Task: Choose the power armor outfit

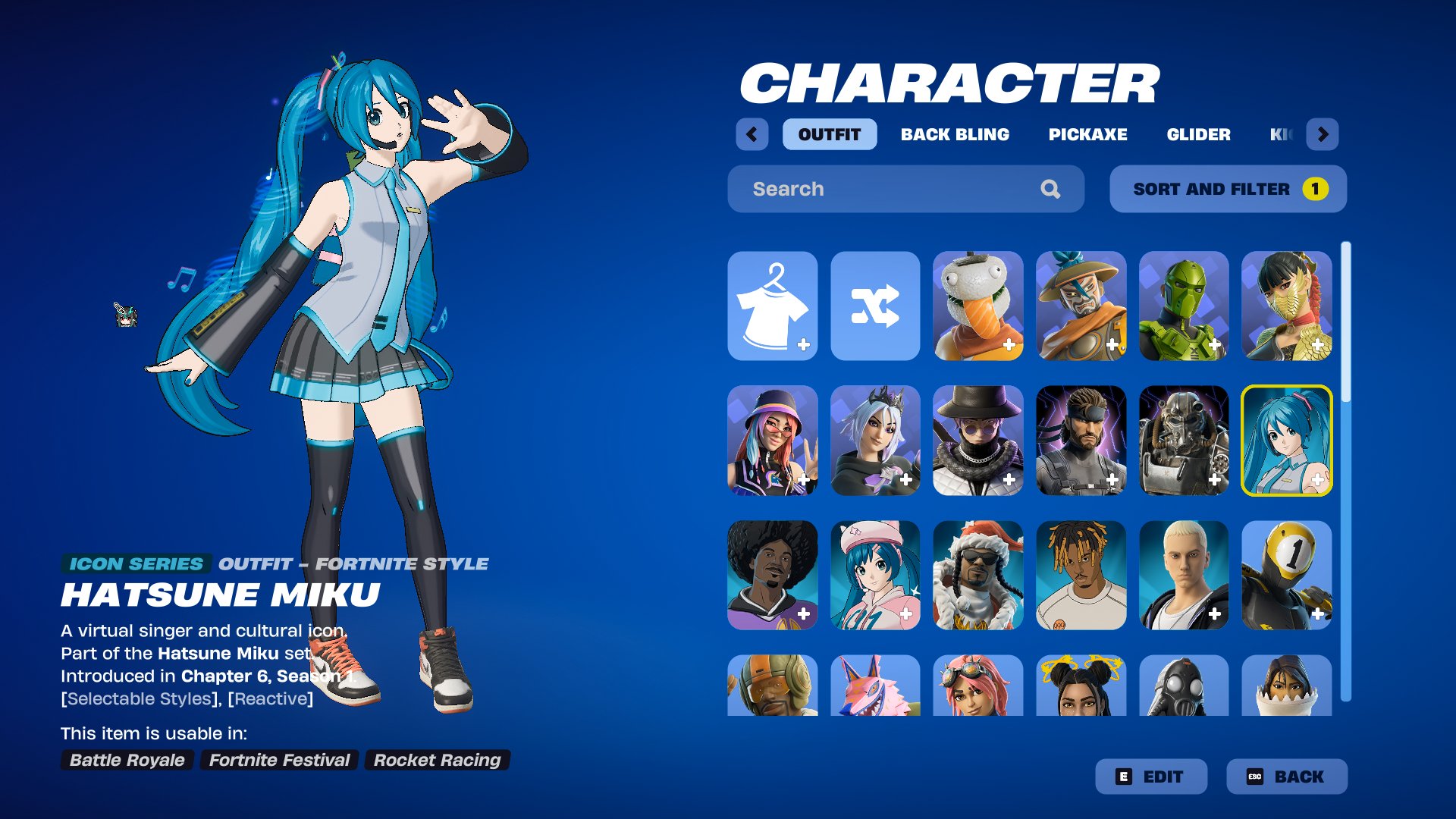Action: (1183, 441)
